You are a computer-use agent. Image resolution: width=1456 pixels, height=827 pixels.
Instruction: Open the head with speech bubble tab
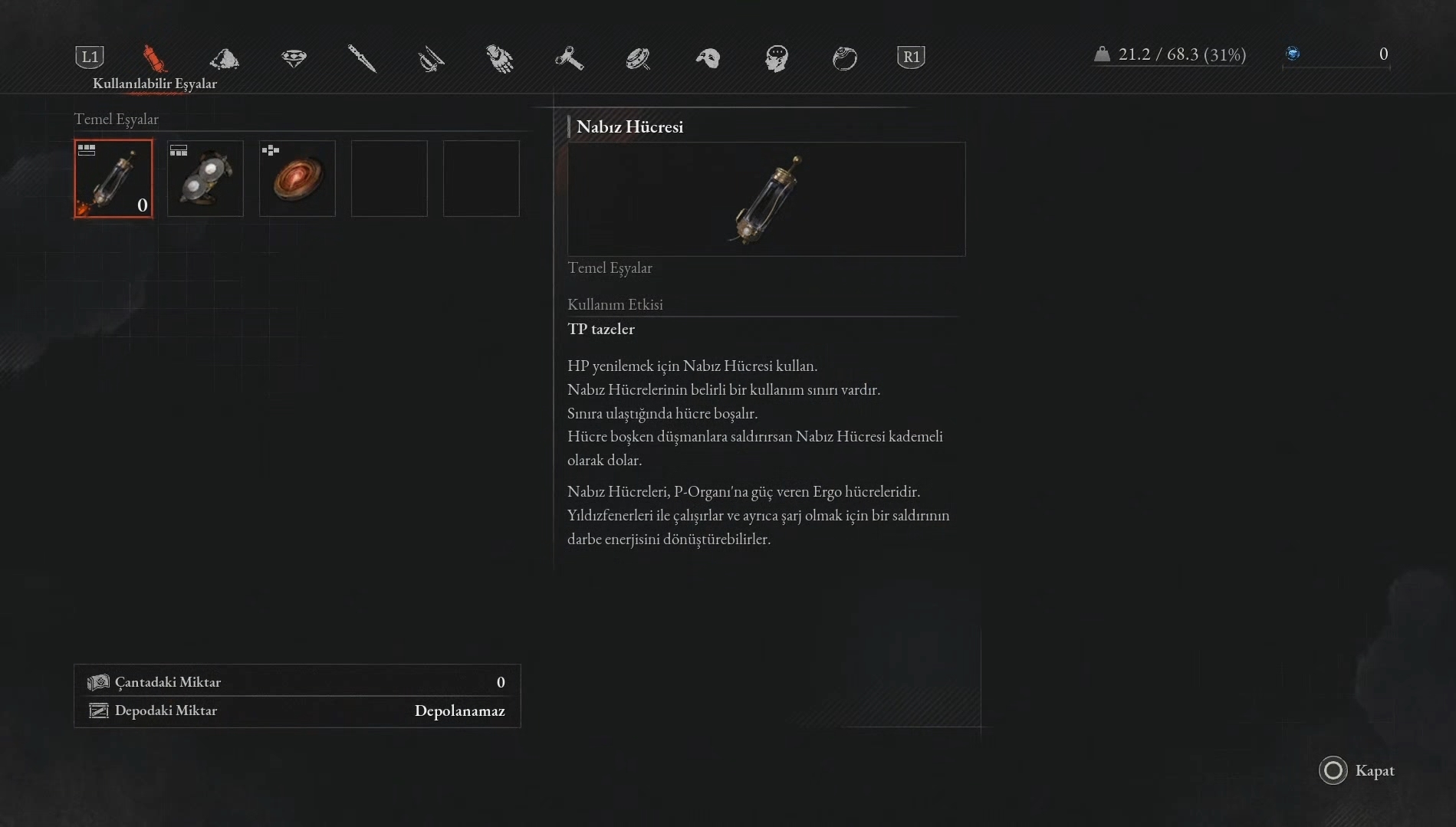click(x=776, y=58)
